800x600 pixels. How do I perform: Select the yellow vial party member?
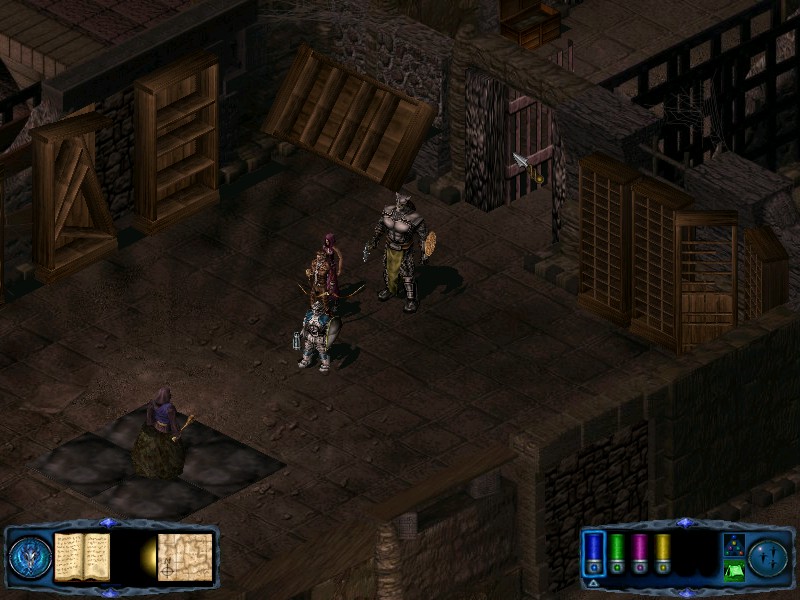[662, 553]
